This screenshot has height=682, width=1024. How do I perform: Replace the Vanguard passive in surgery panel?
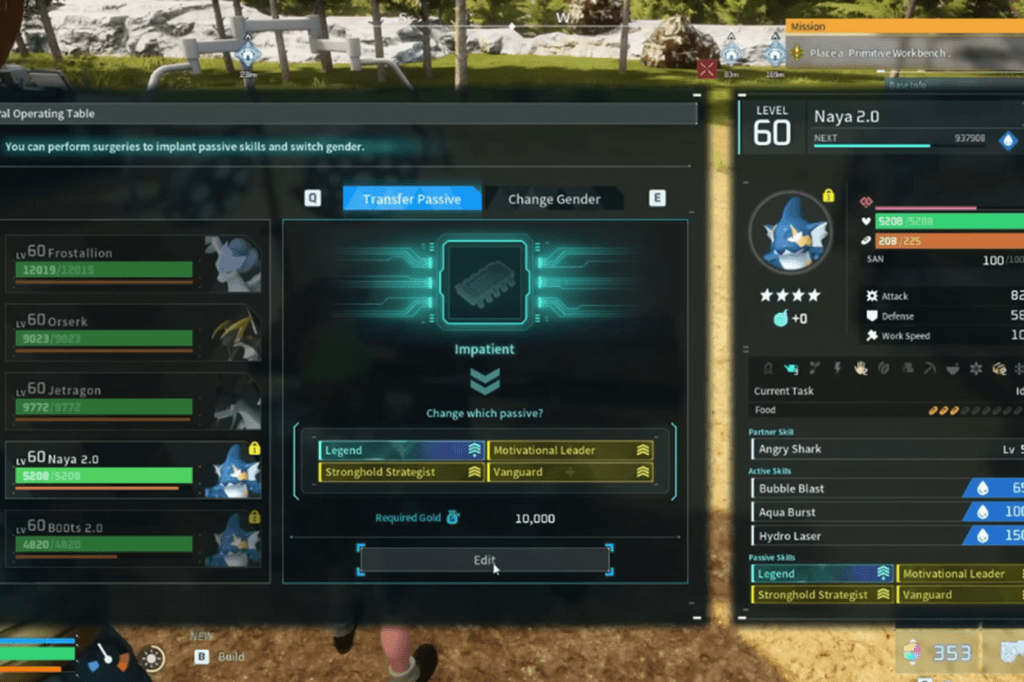[571, 472]
